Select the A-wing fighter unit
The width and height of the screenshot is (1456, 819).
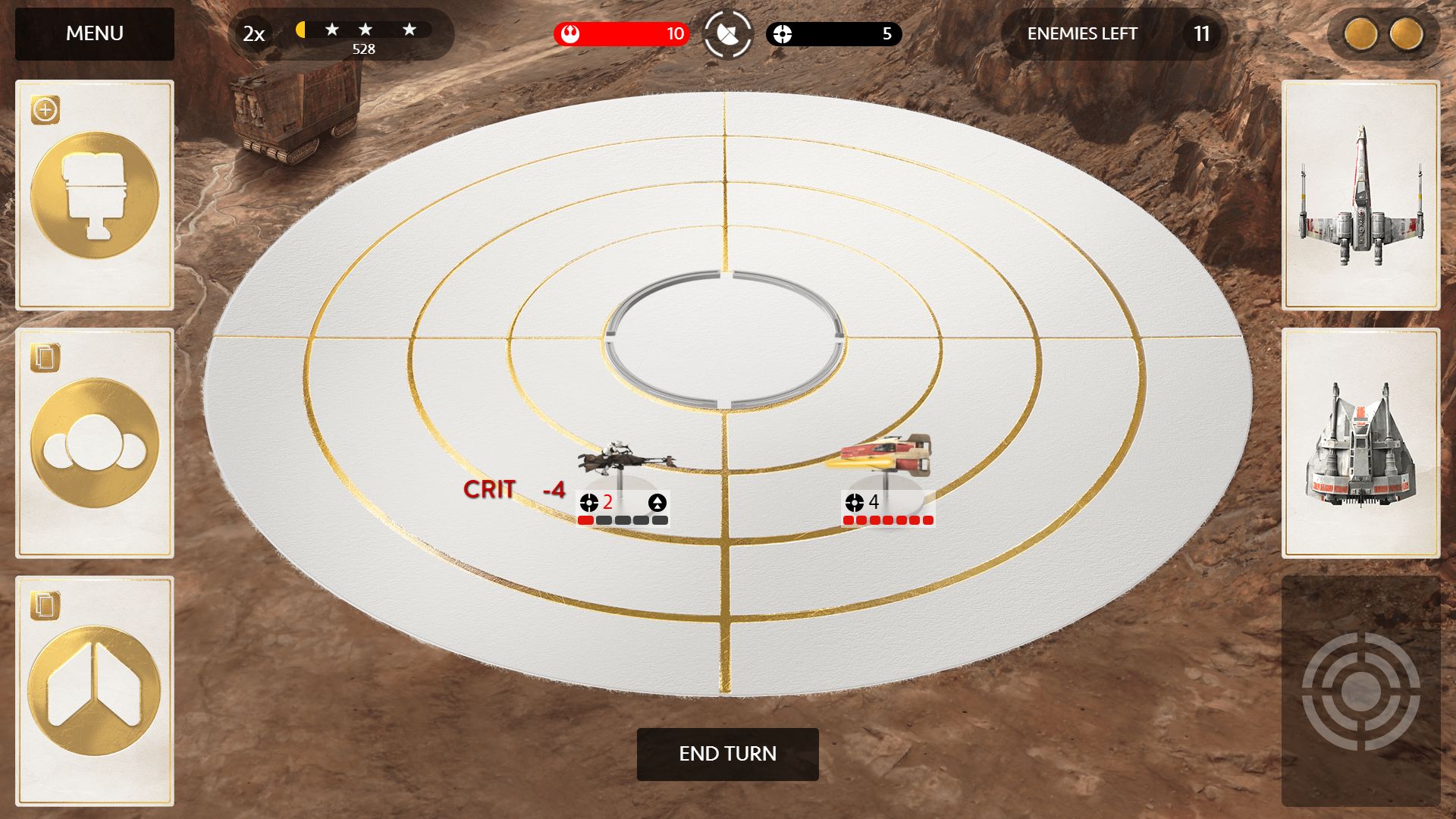pos(885,454)
